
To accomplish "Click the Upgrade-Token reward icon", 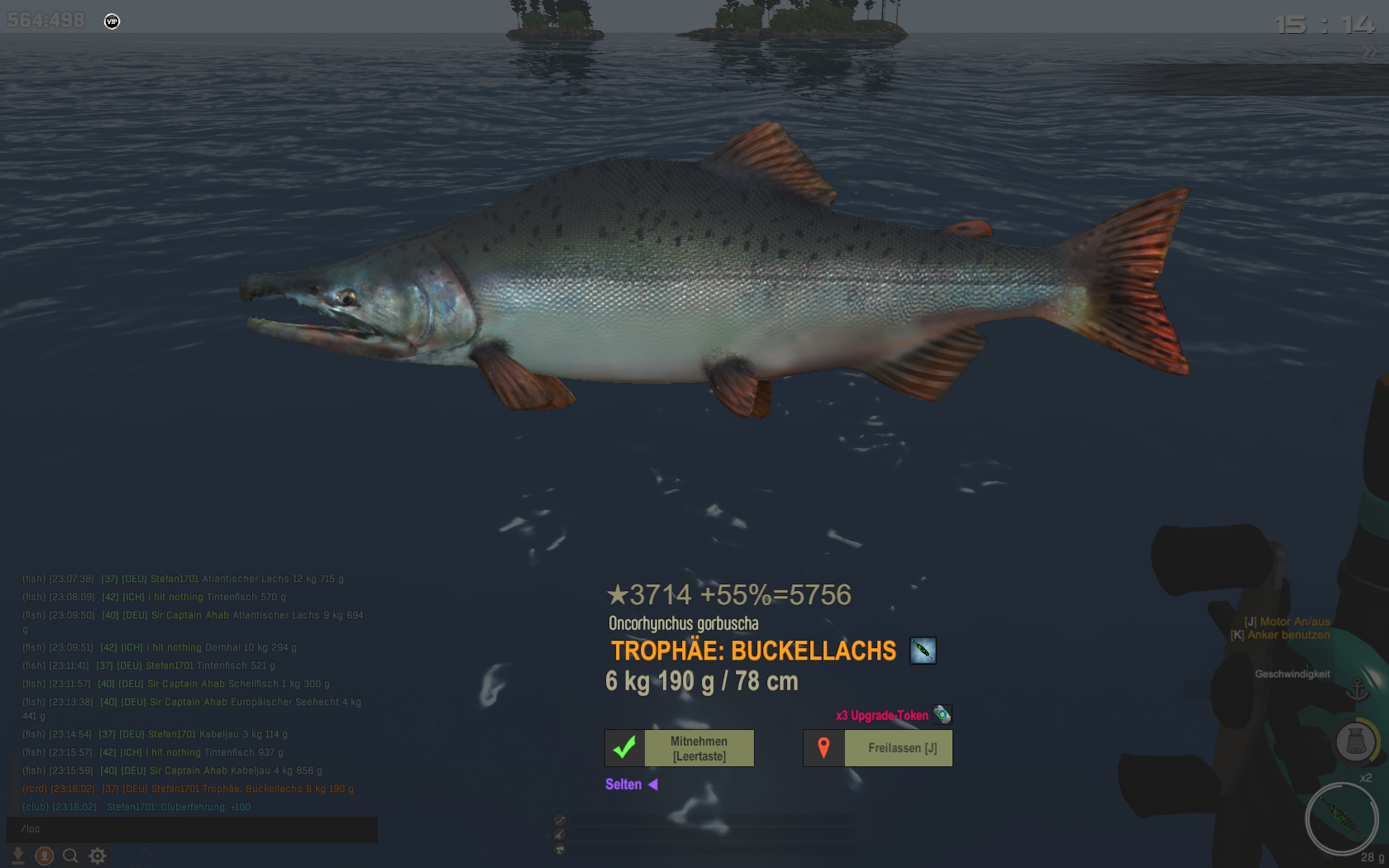I will click(x=943, y=714).
